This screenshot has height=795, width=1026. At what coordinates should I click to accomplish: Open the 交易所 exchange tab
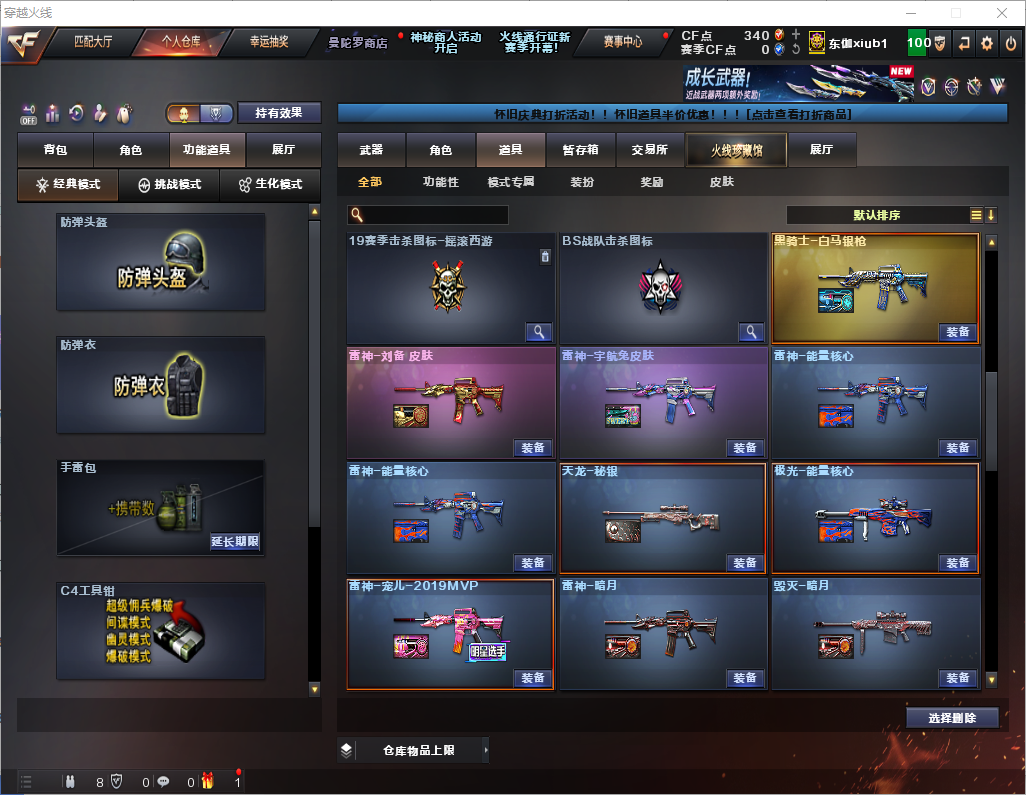(649, 150)
